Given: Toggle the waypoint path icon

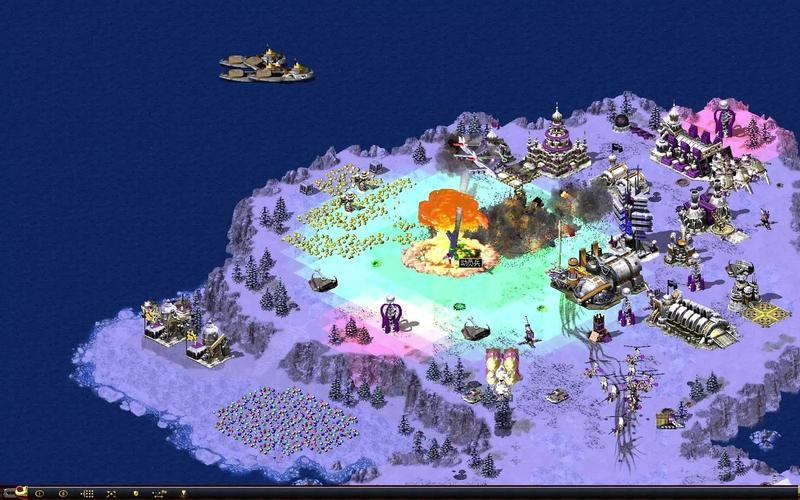Looking at the screenshot, I should click(159, 493).
